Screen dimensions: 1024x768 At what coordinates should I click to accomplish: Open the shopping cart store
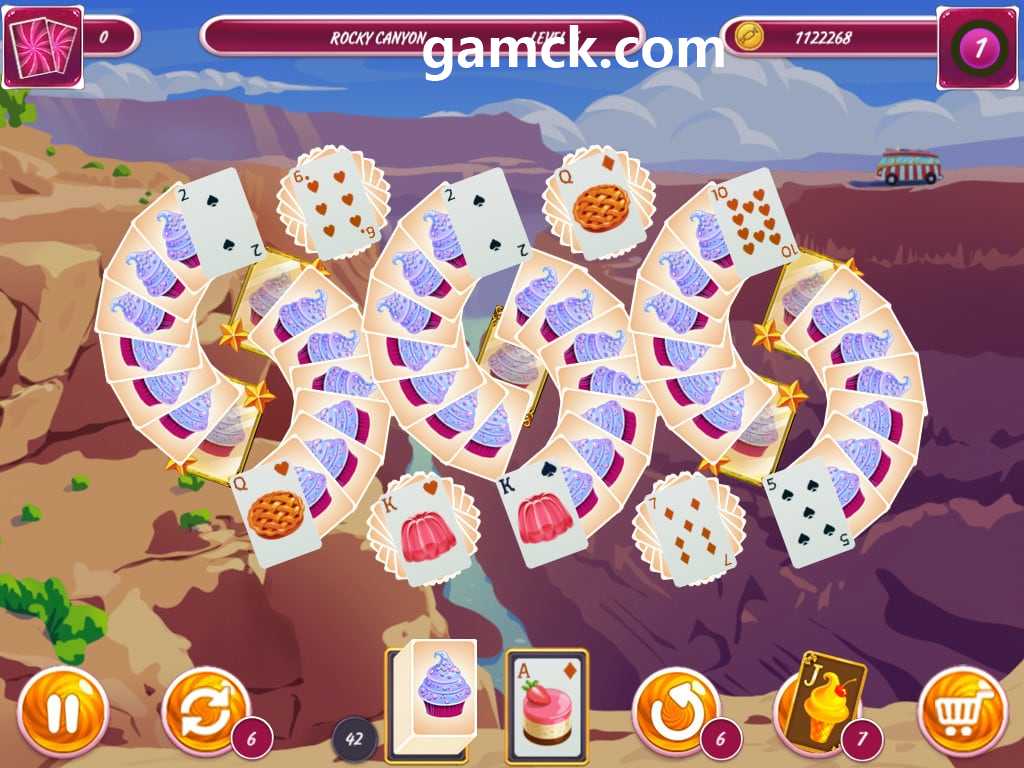pos(961,711)
